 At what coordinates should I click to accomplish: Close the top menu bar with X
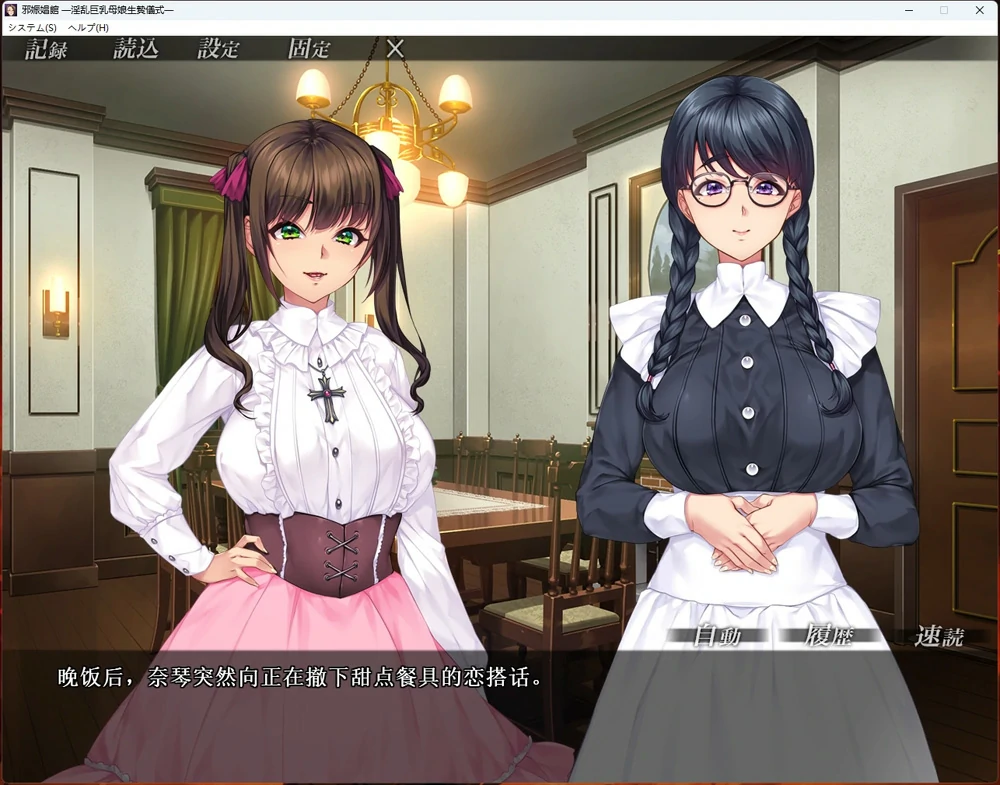pyautogui.click(x=395, y=48)
